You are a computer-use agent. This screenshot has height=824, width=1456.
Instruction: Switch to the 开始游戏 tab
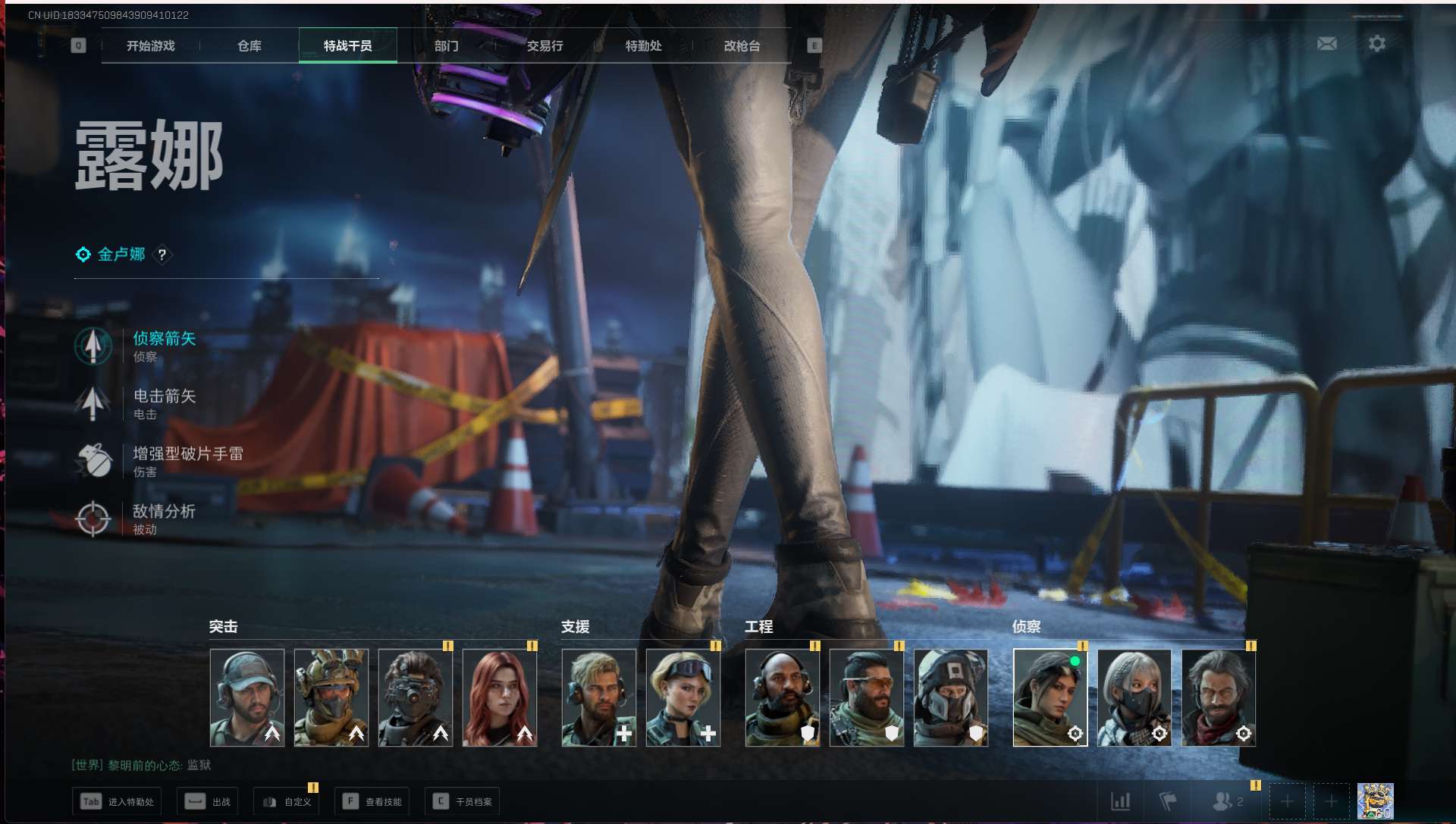(150, 46)
